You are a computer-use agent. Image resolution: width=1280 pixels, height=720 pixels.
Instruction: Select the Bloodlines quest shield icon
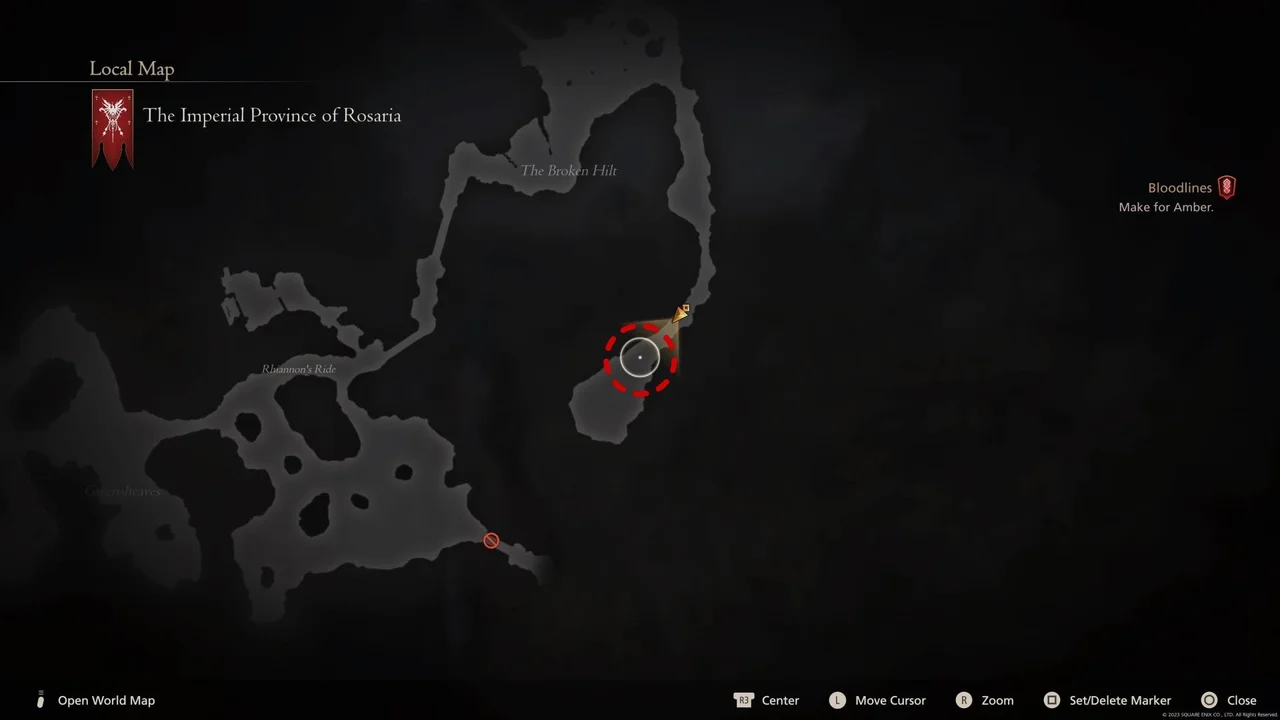tap(1227, 187)
